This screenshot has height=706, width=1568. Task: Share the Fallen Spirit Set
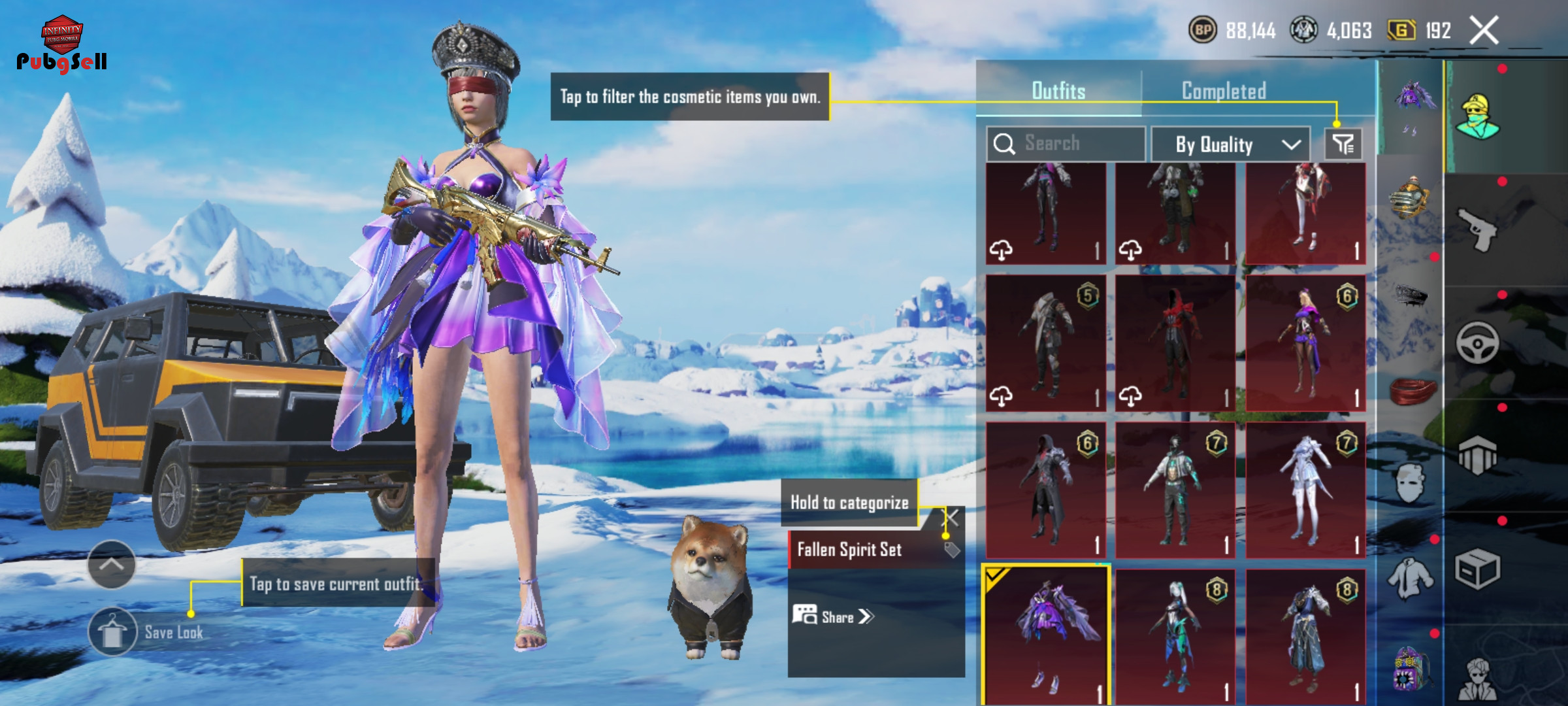834,616
